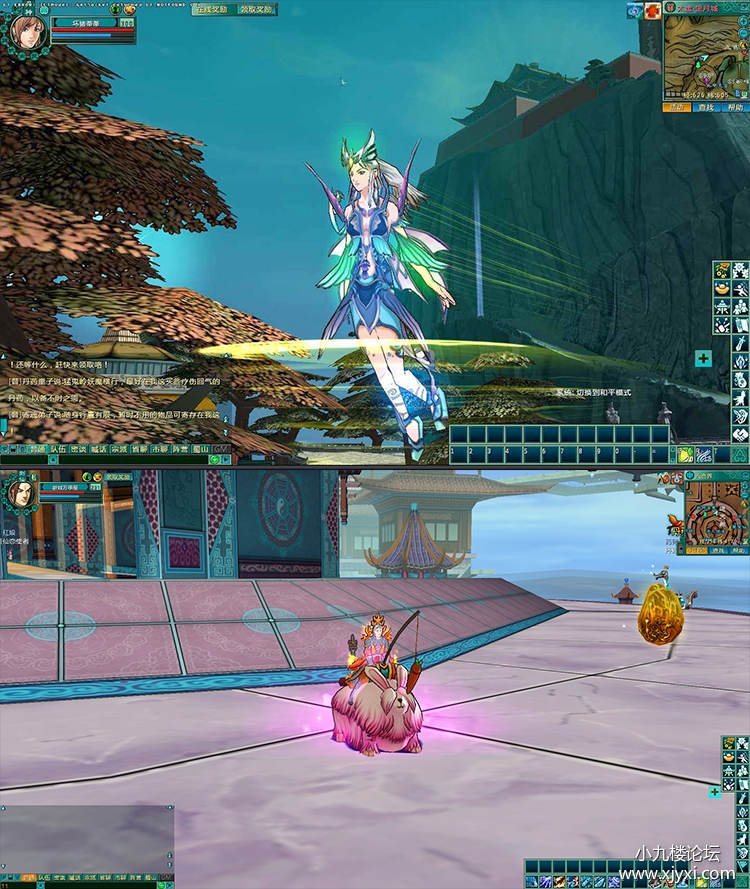Choose the GM chat tab in upper view

221,450
